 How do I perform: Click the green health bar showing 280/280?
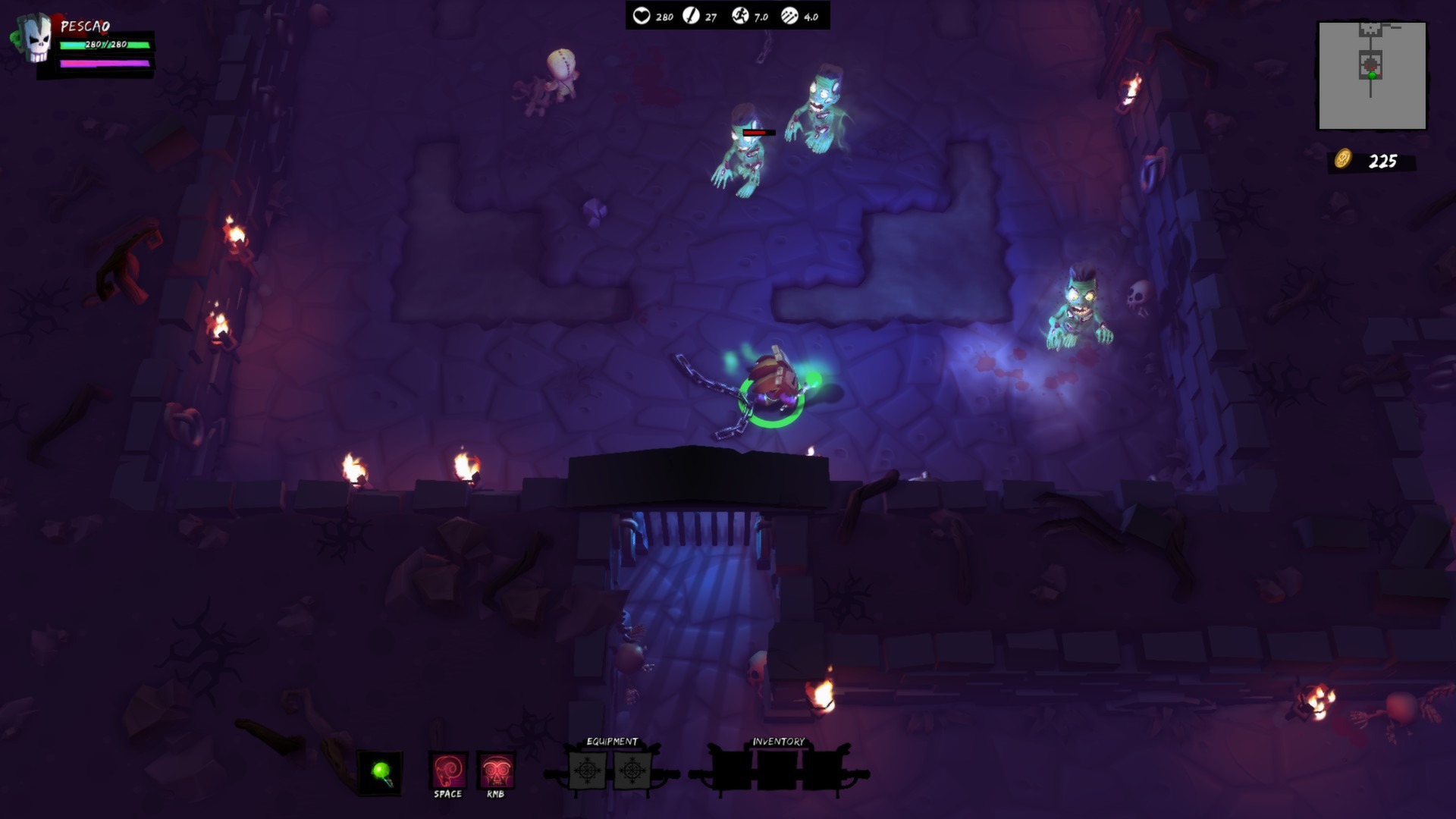(x=105, y=45)
